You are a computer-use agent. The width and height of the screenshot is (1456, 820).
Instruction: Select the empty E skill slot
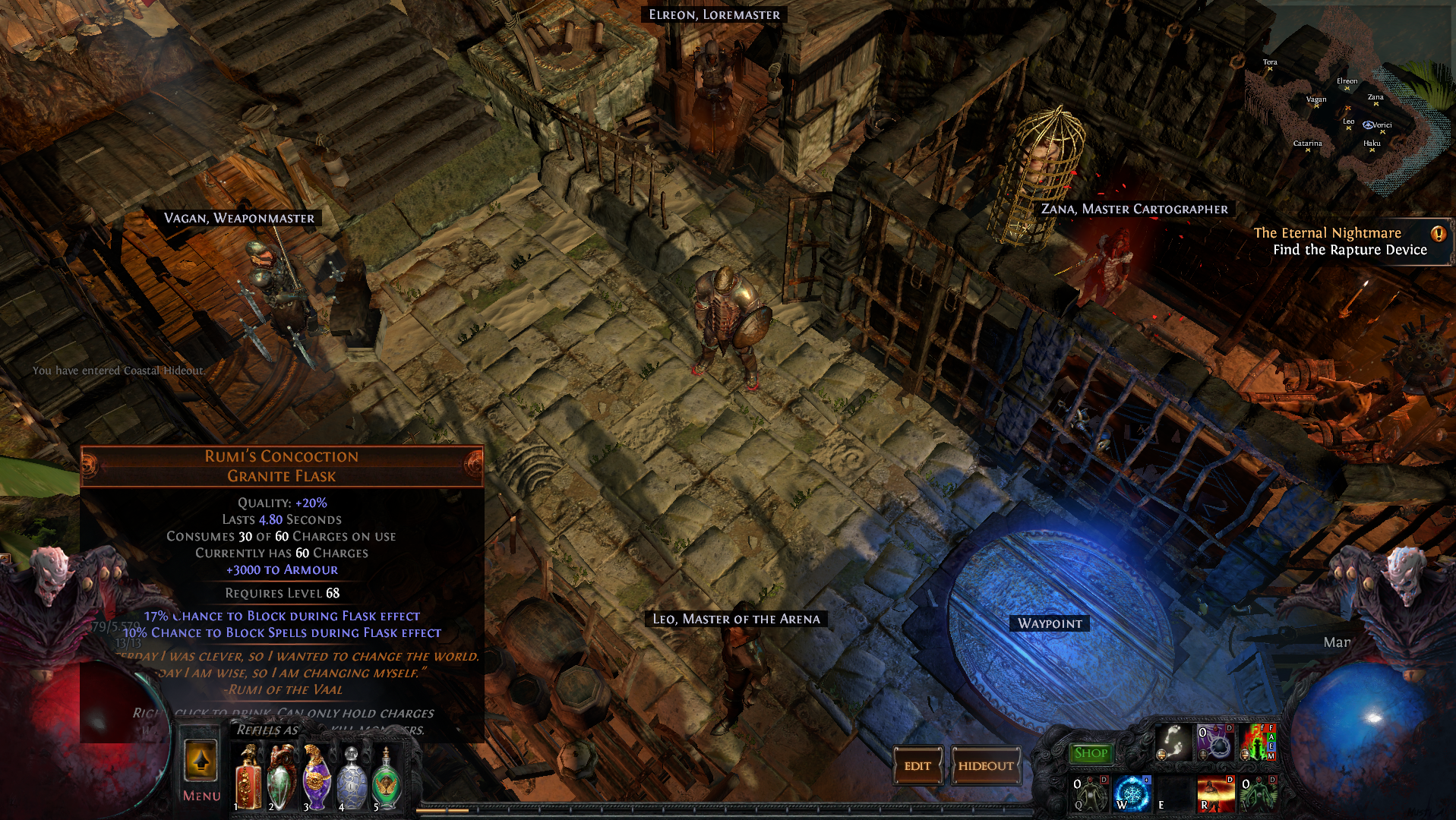tap(1173, 793)
